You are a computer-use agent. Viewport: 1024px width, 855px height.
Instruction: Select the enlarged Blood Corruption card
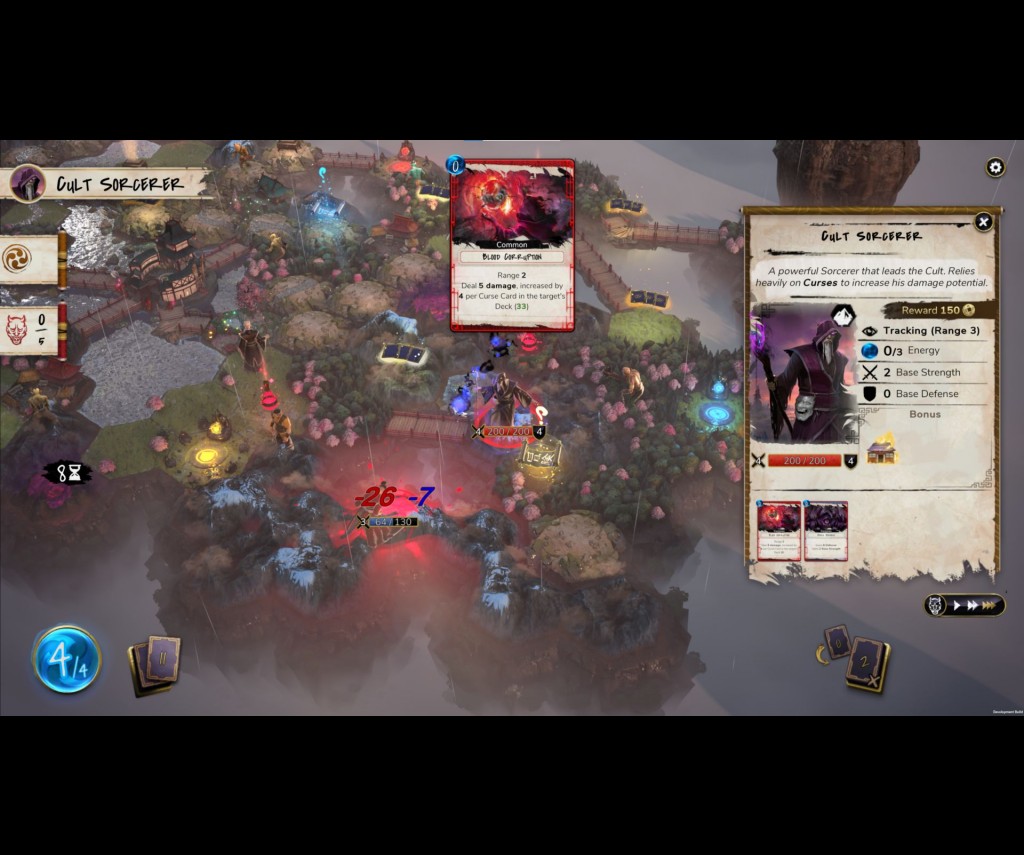tap(512, 245)
